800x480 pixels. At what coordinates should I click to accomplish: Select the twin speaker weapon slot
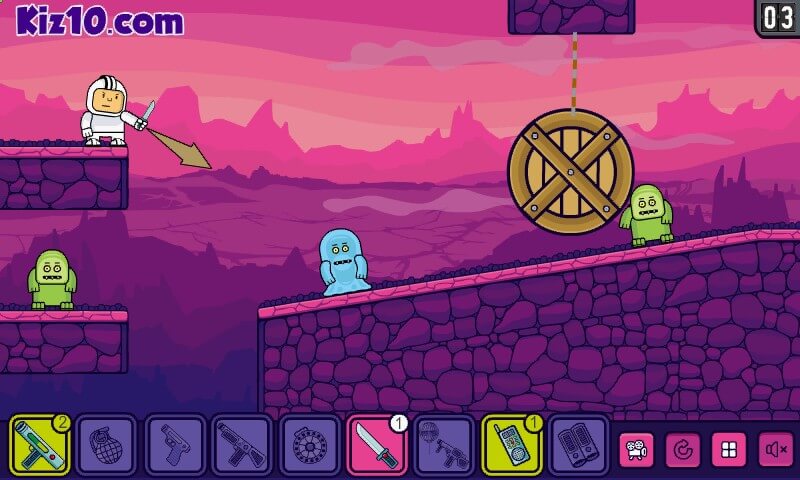tap(579, 444)
